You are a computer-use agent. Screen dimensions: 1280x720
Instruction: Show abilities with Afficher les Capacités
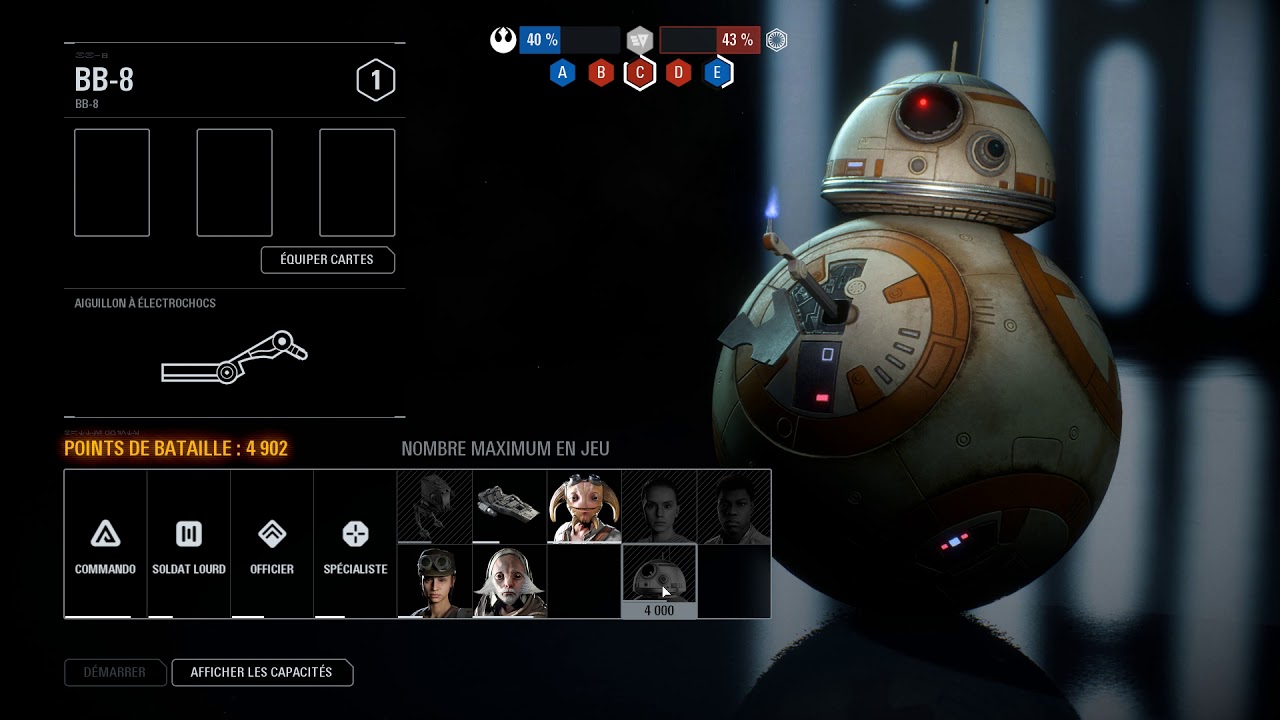point(262,673)
